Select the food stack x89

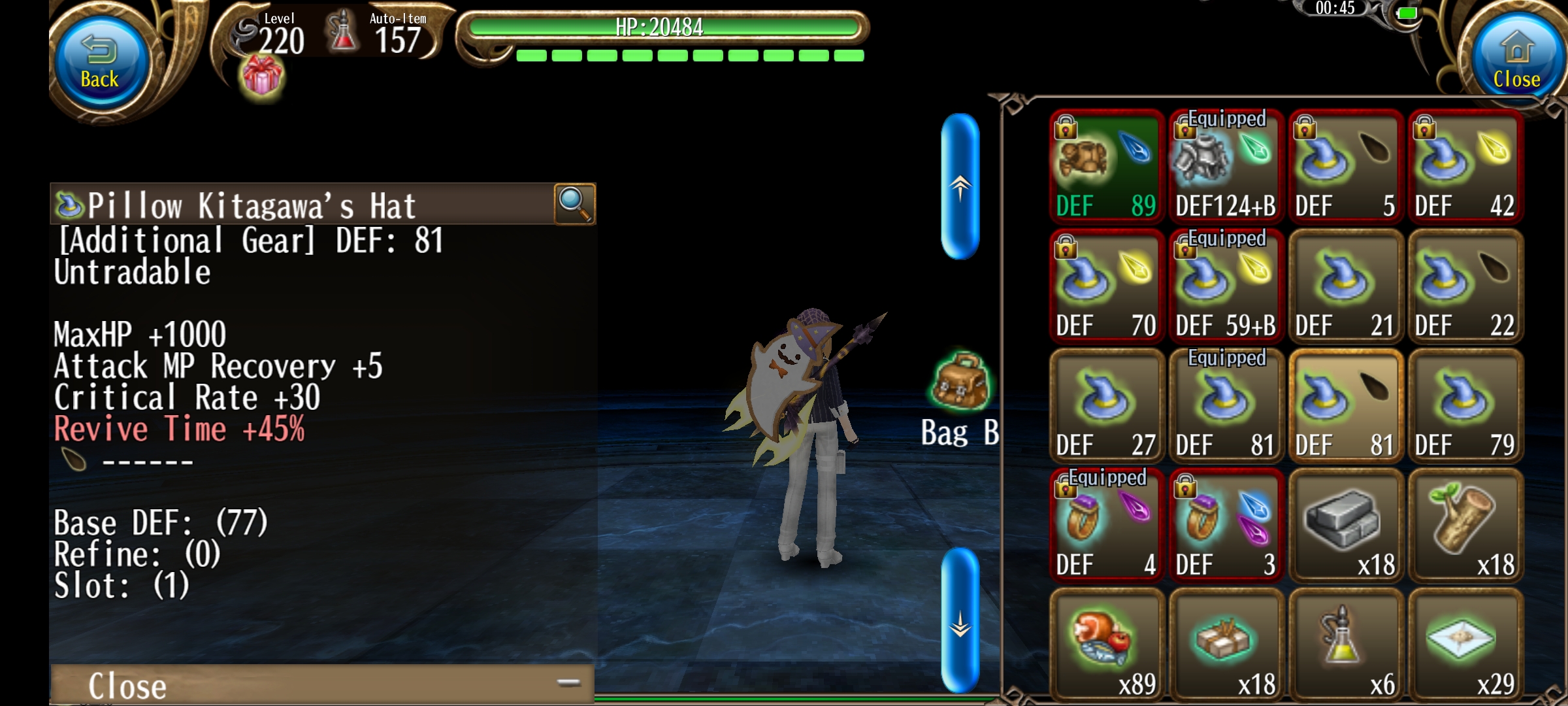(1106, 645)
